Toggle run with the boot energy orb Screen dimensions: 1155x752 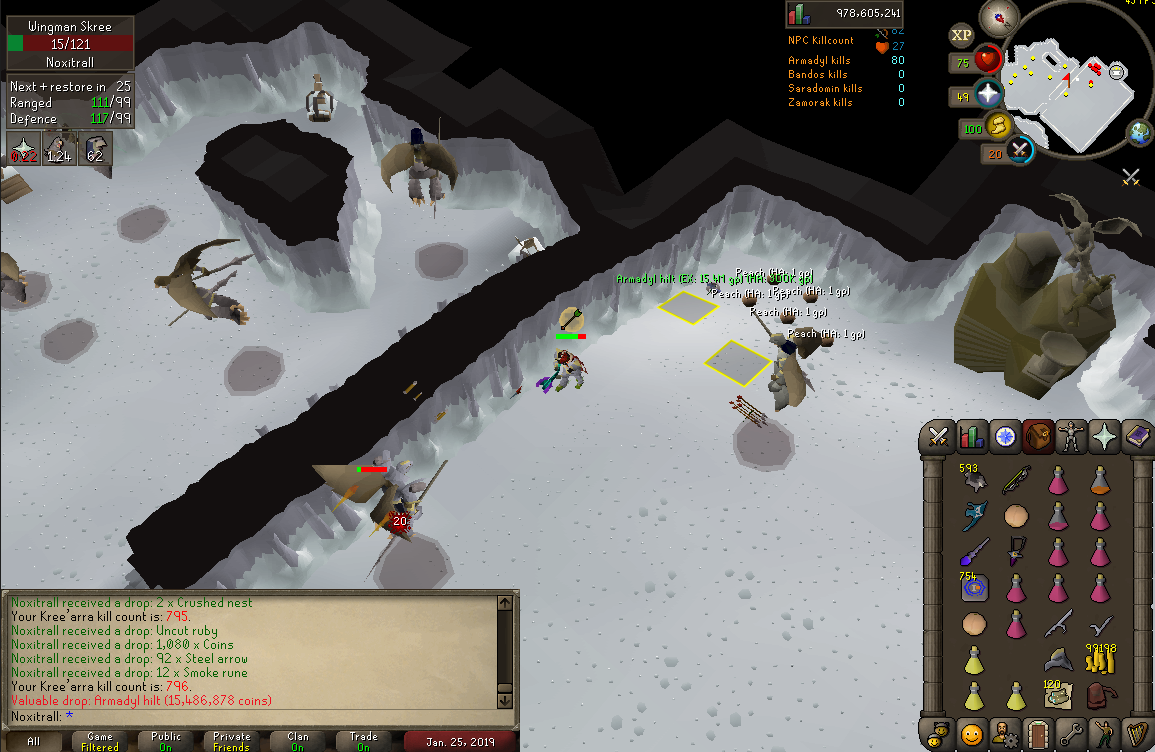tap(997, 127)
